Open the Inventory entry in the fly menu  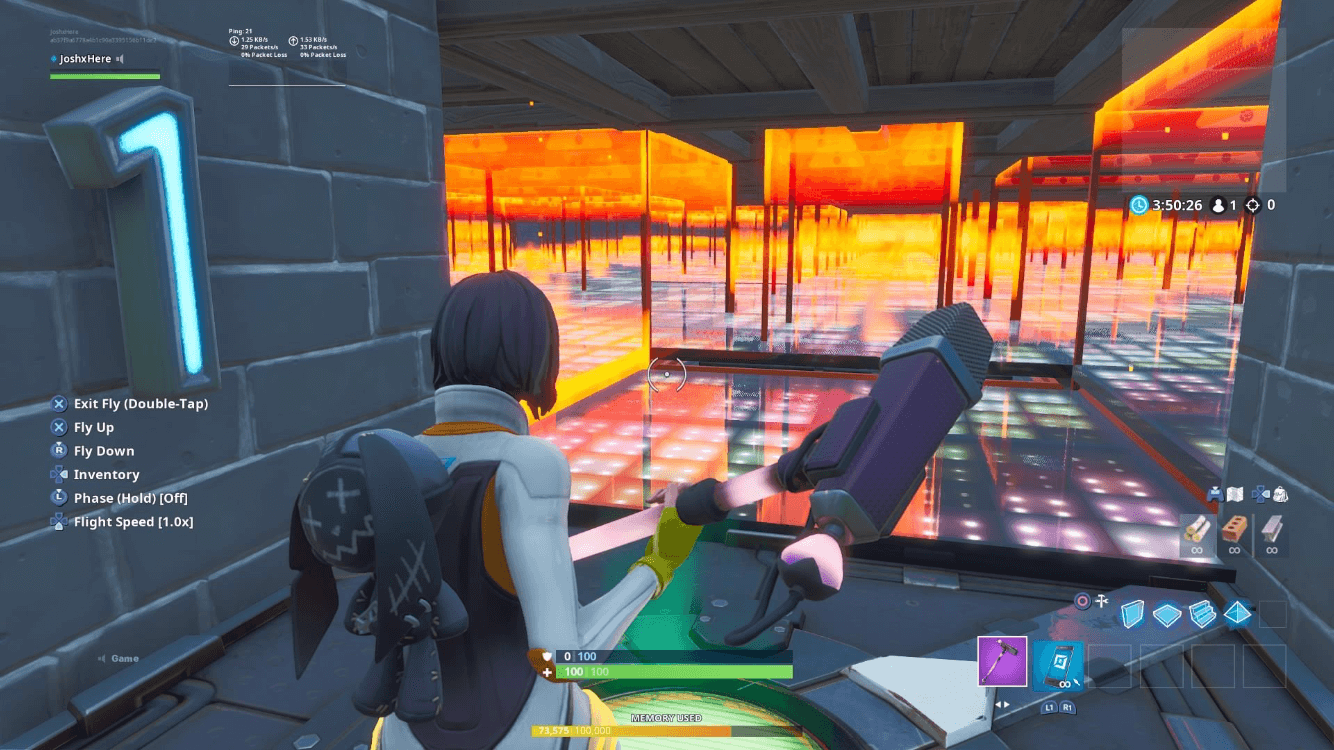(107, 474)
